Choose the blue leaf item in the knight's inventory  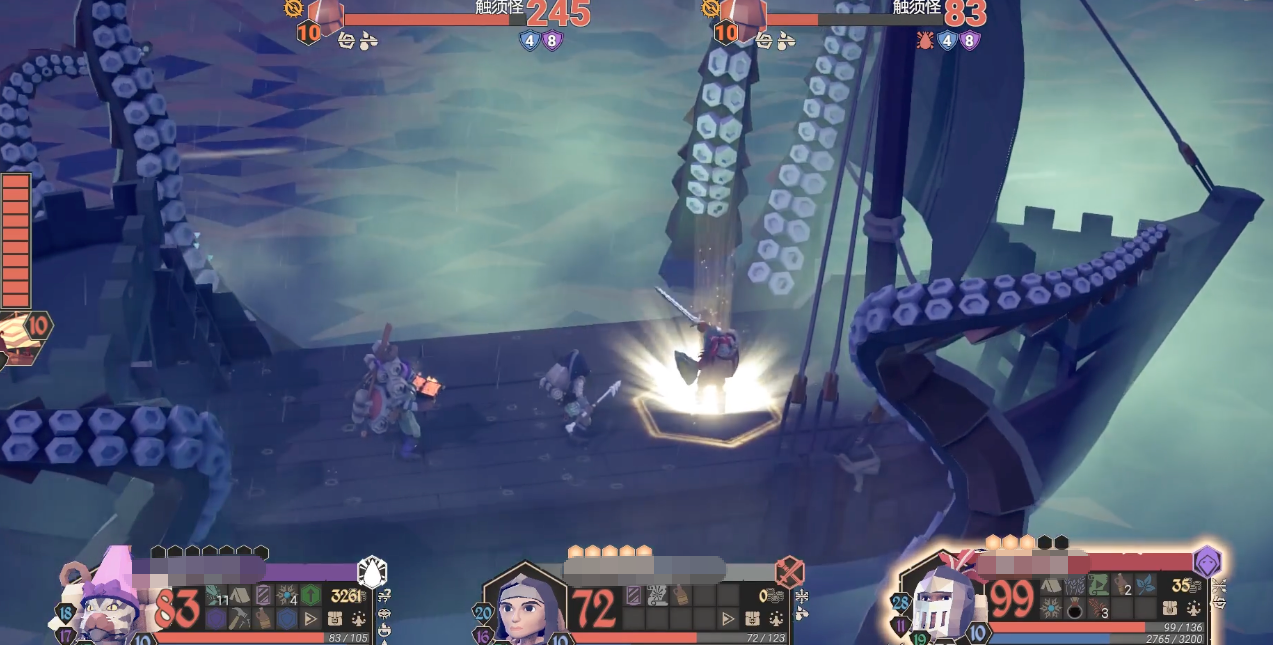coord(1146,585)
